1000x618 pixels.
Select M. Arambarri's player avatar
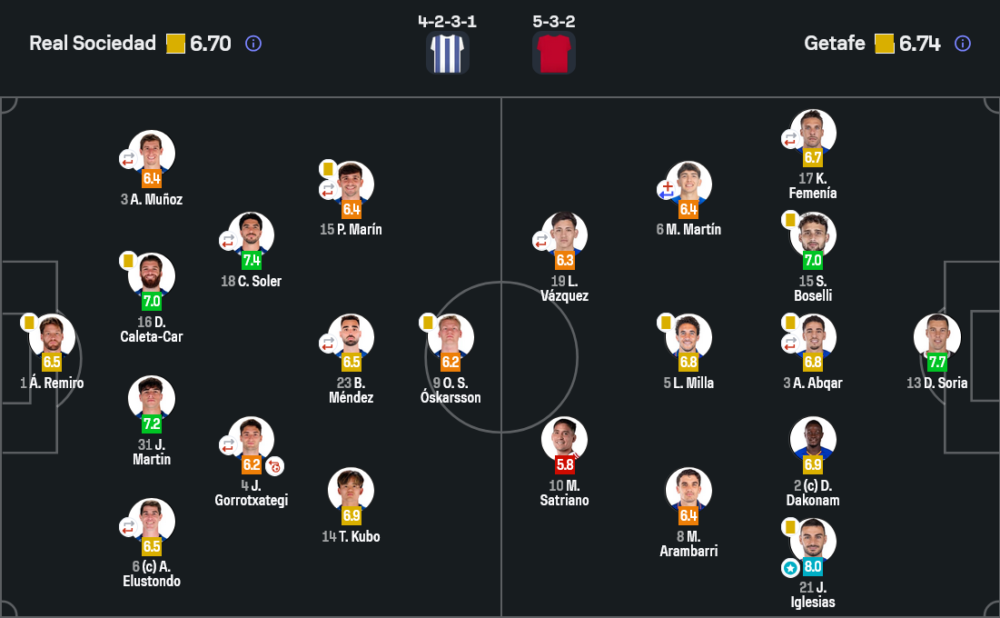(689, 490)
